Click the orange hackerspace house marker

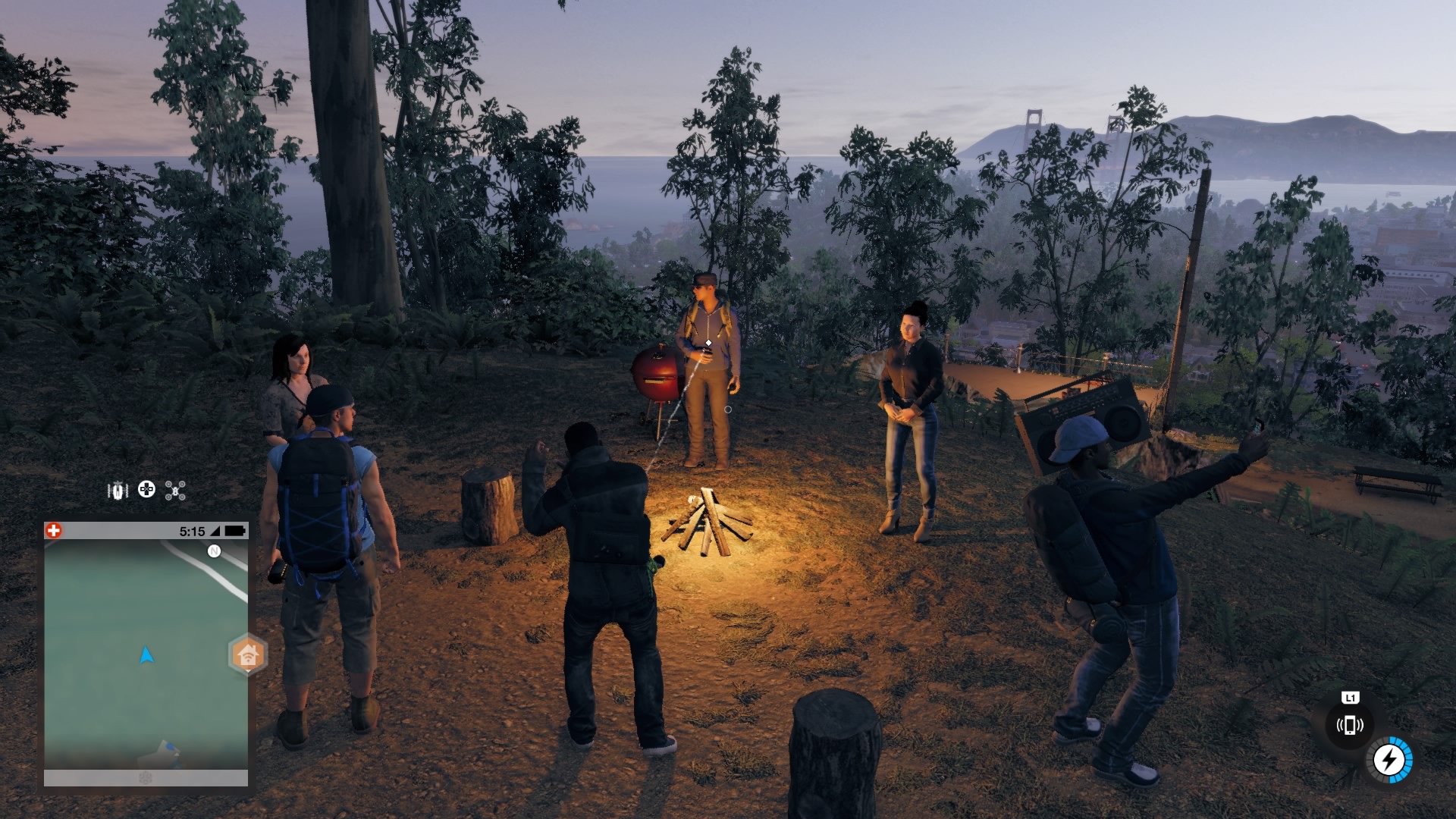pyautogui.click(x=247, y=654)
